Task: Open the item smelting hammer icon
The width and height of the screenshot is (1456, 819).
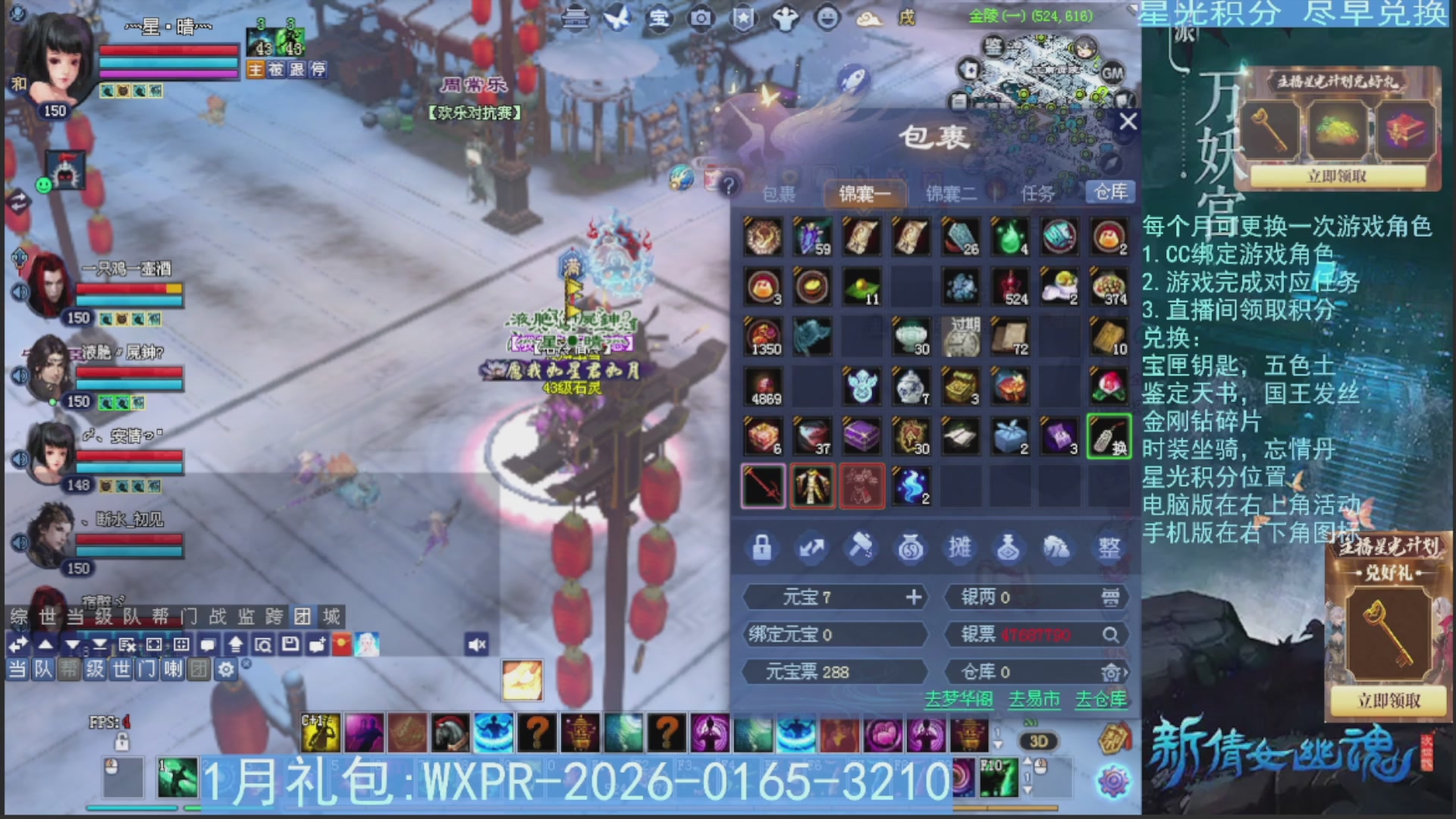Action: tap(861, 548)
